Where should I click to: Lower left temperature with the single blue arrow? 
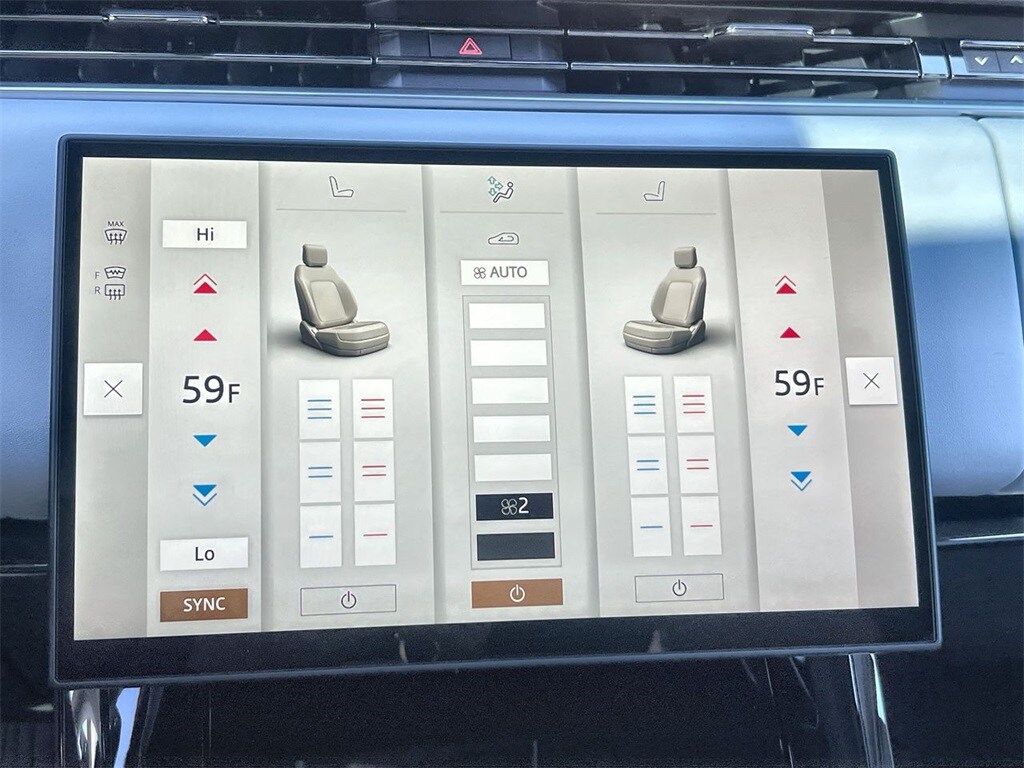tap(204, 440)
